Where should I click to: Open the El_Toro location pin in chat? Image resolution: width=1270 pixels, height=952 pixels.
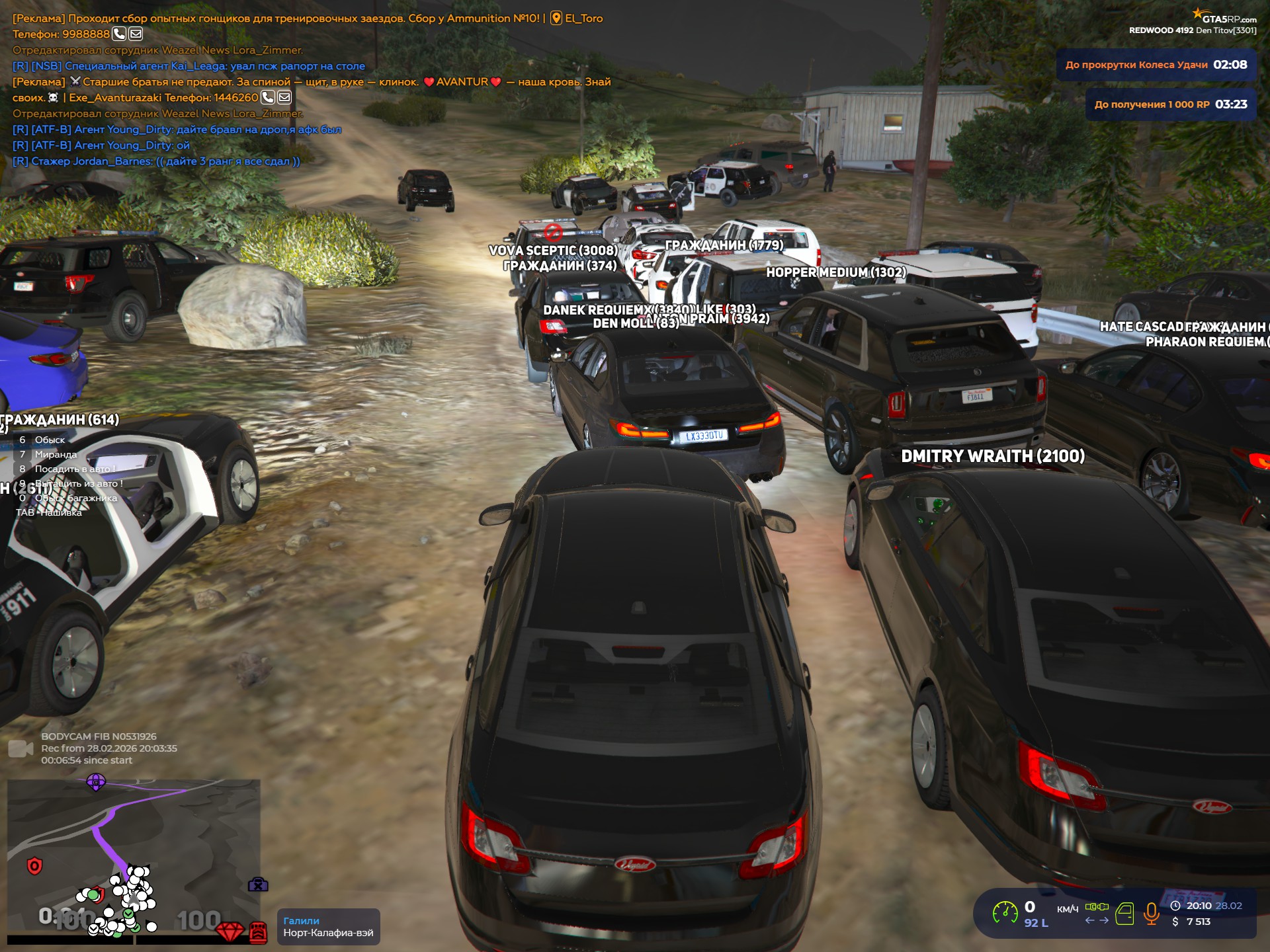557,19
